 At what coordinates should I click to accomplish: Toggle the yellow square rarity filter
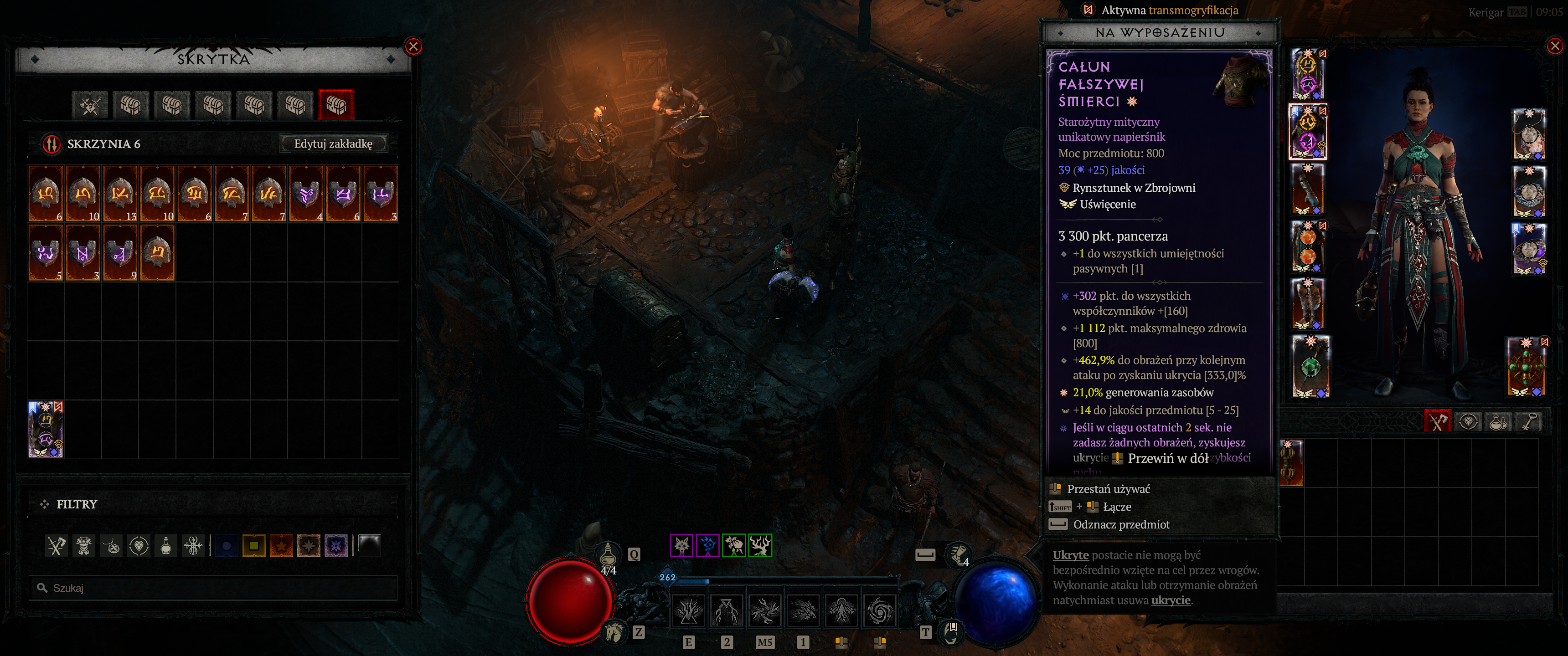point(253,546)
